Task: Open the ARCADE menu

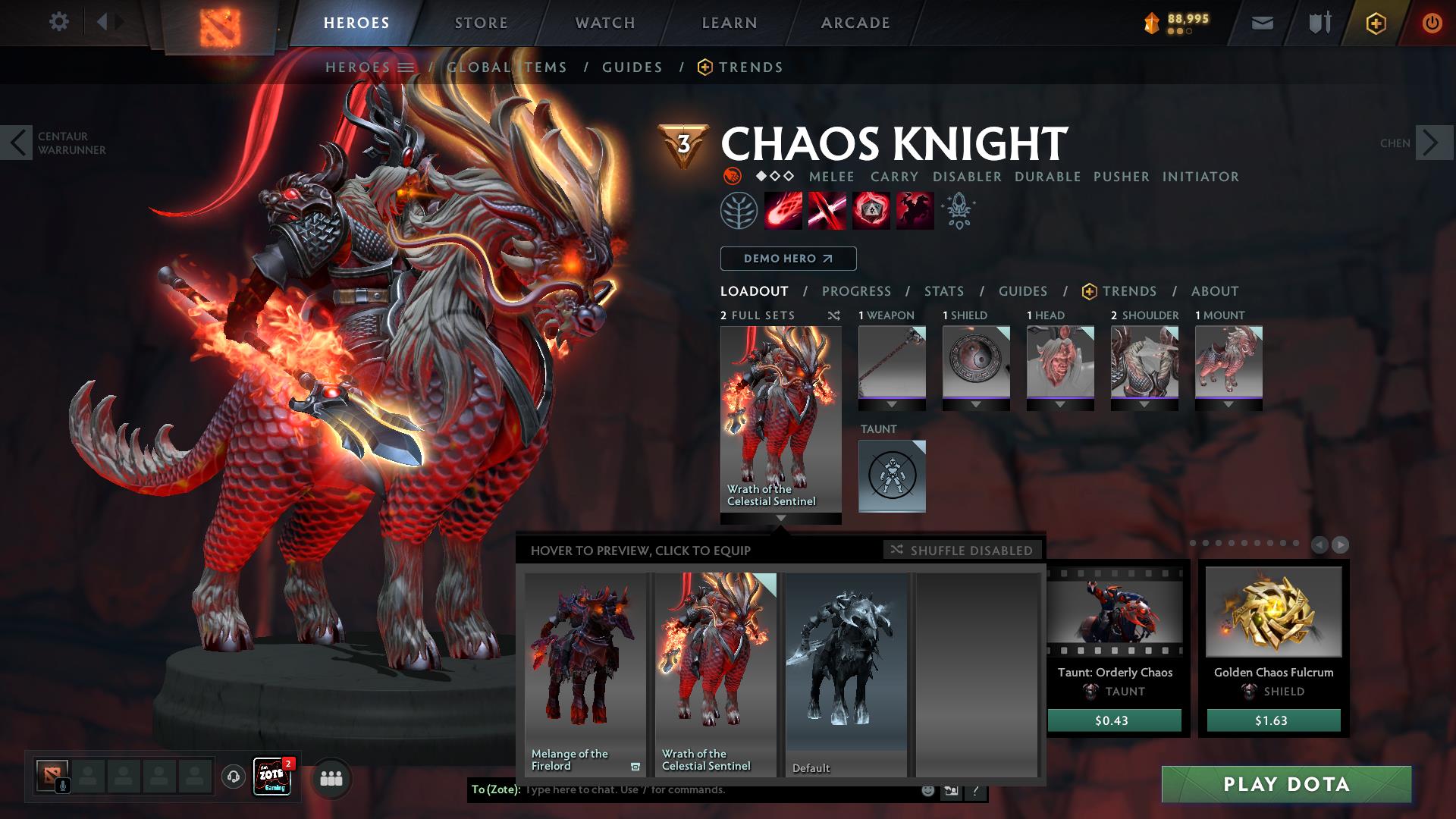Action: (854, 23)
